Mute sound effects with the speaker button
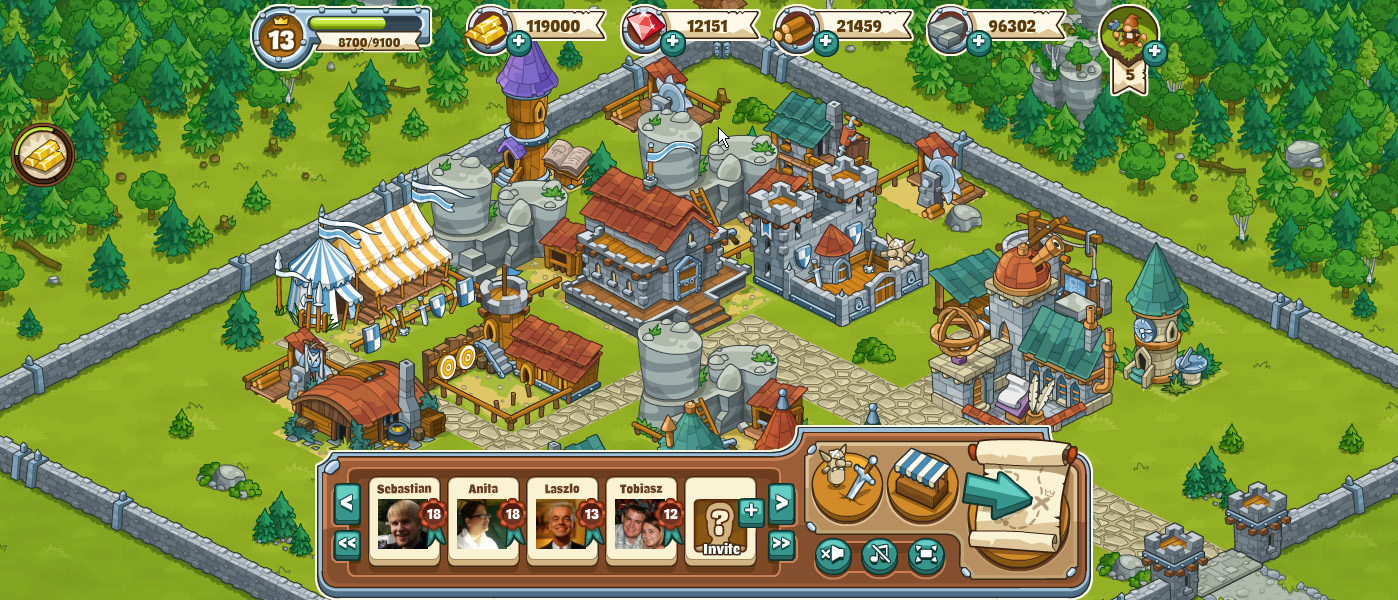This screenshot has width=1398, height=600. (833, 555)
